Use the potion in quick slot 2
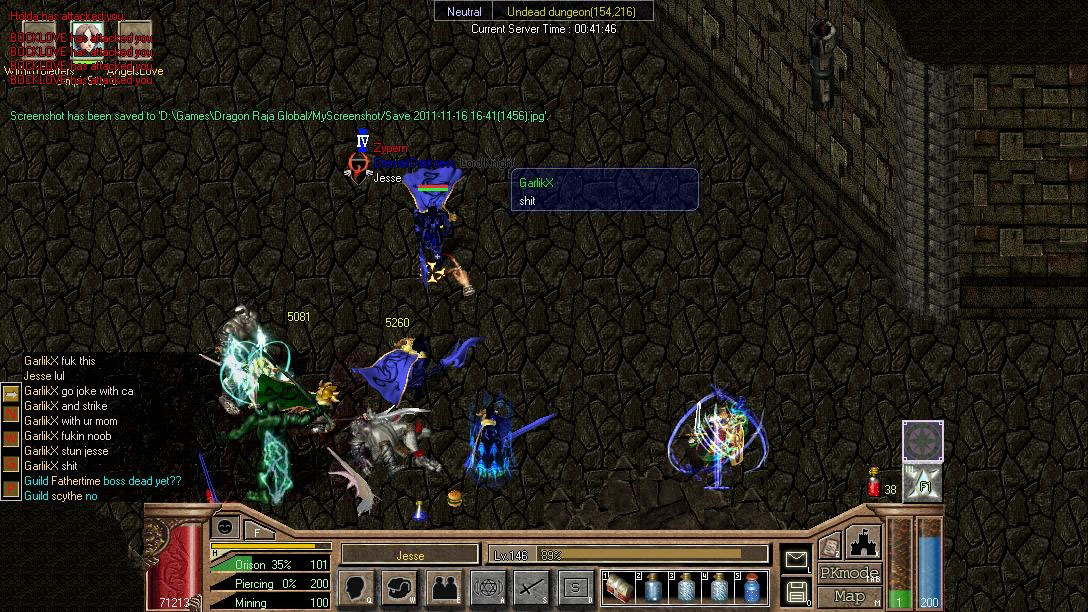Viewport: 1088px width, 612px height. (654, 587)
